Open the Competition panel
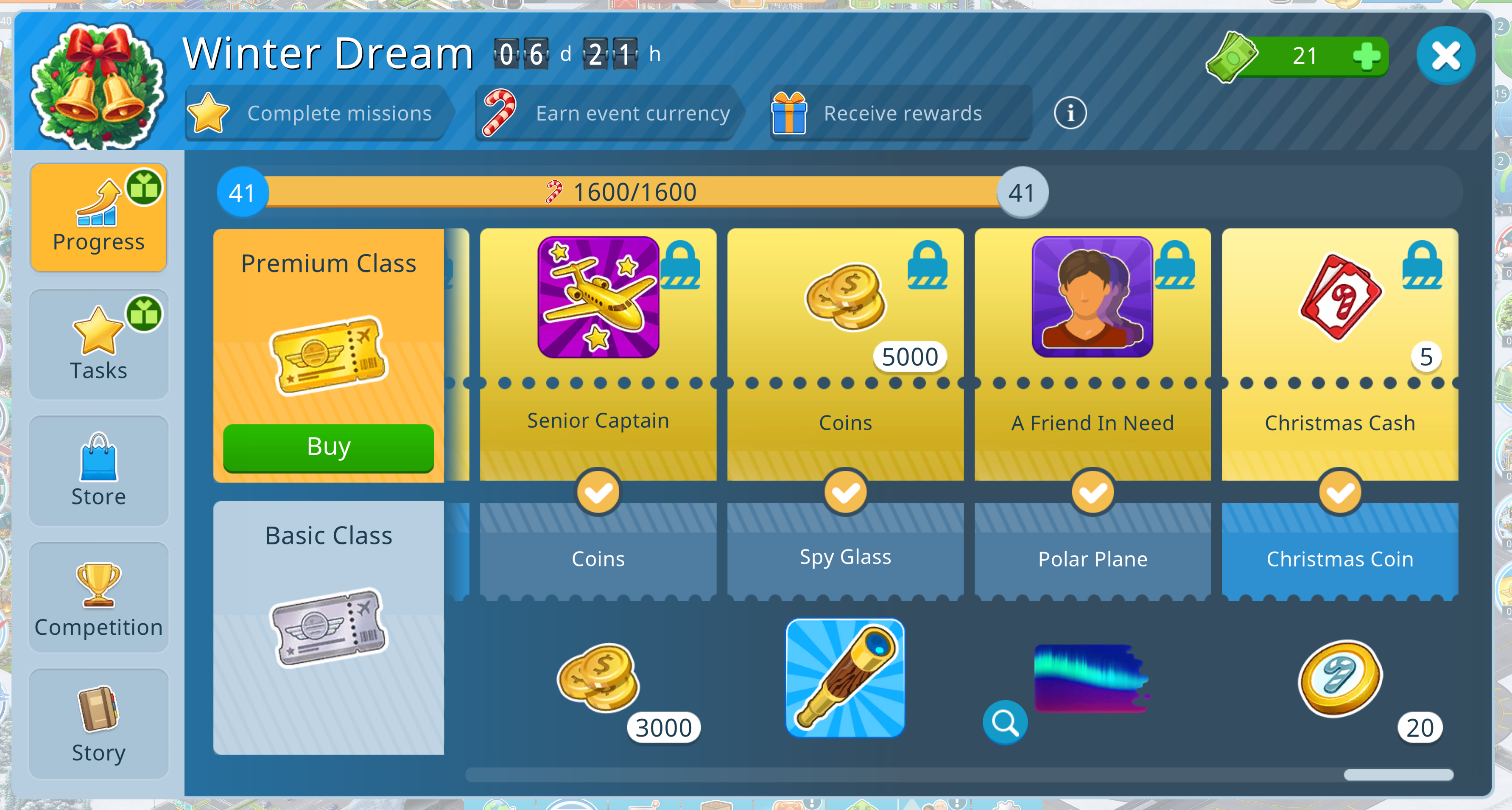 [x=98, y=597]
